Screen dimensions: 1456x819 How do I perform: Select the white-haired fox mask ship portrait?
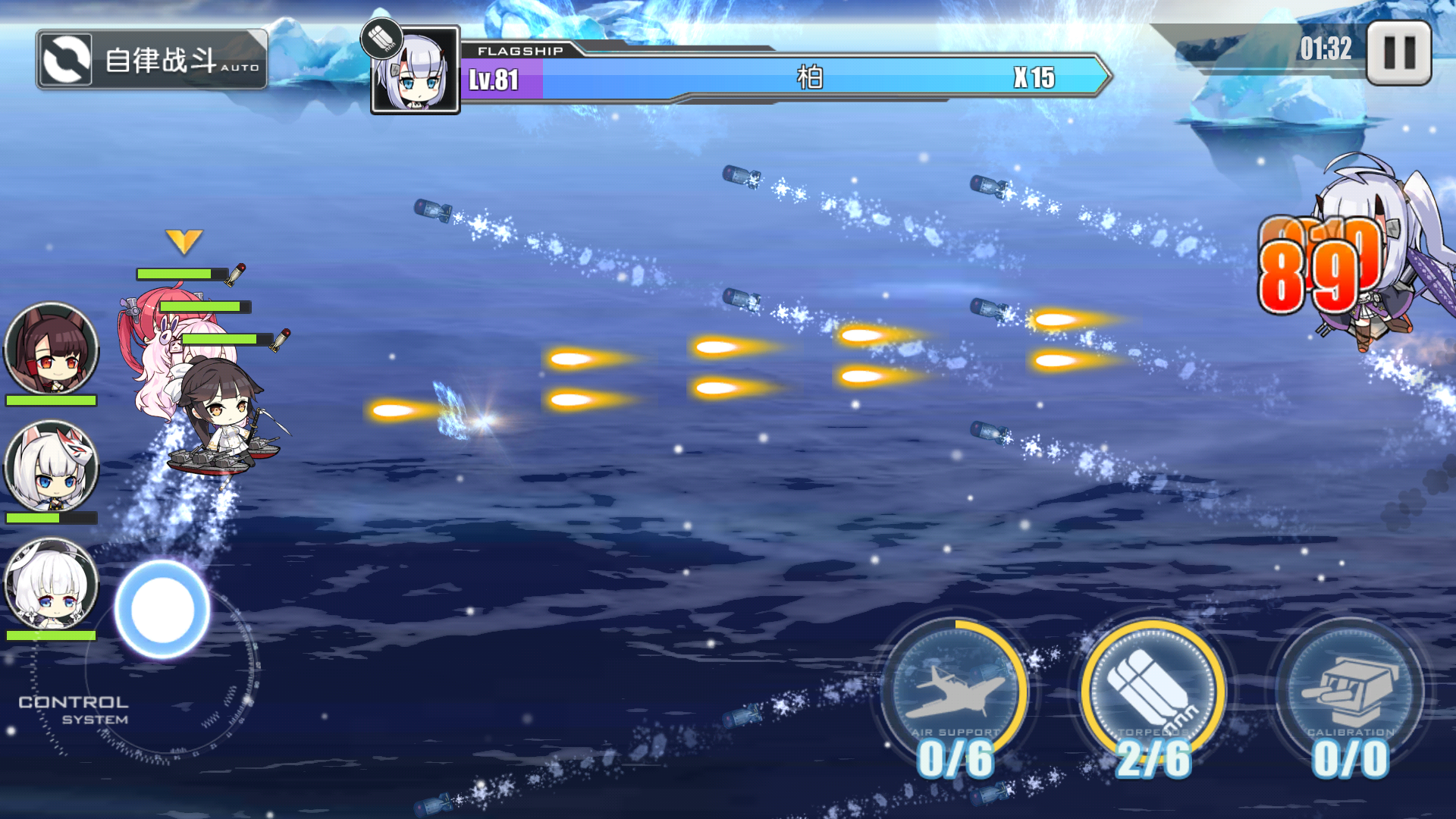point(52,466)
